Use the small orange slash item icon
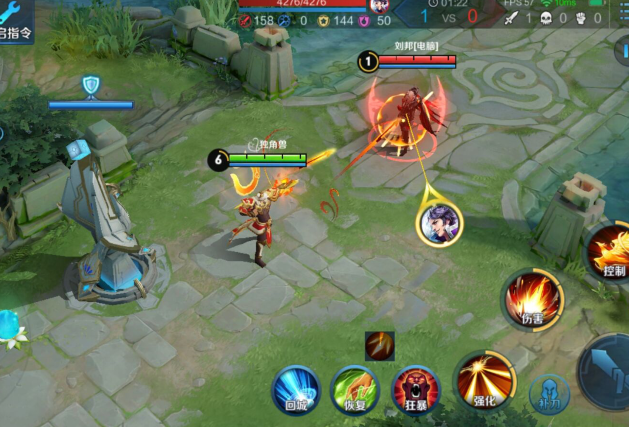 coord(379,346)
